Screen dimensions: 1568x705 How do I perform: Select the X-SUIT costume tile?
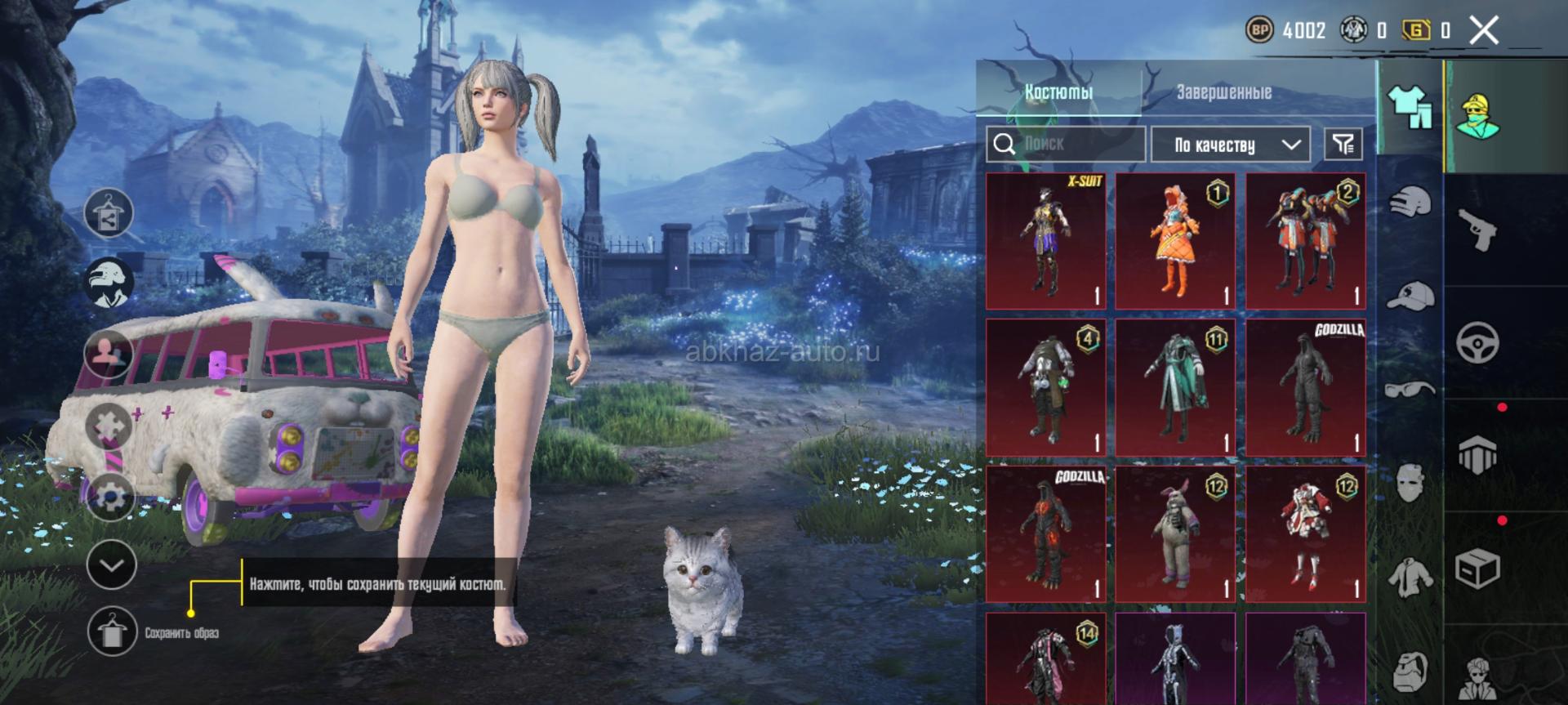(x=1045, y=241)
